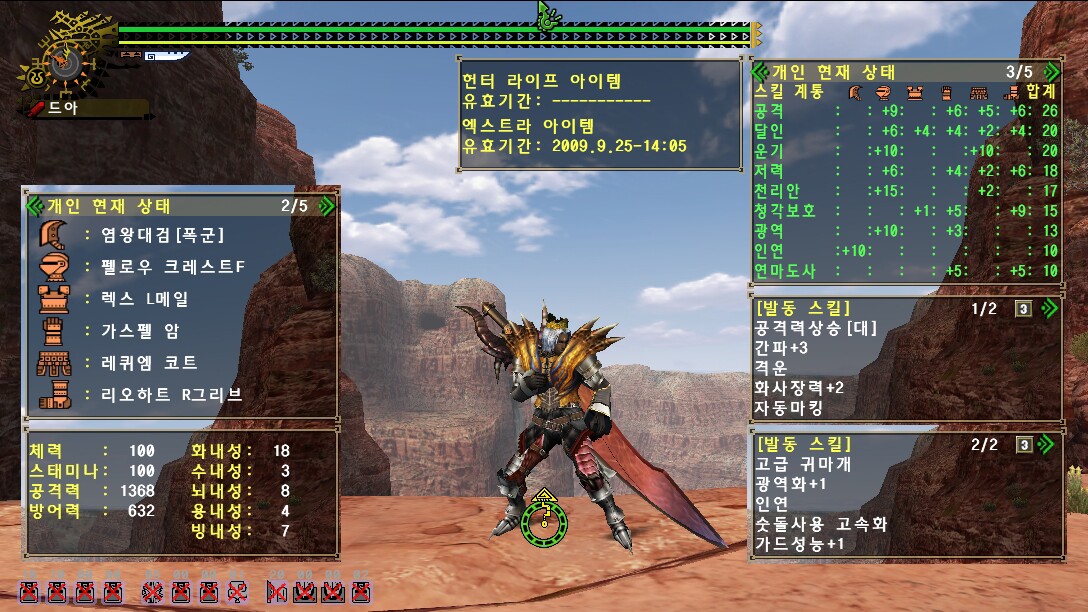1088x612 pixels.
Task: Click the arrow on the 2/2 active skills panel
Action: (x=1049, y=444)
